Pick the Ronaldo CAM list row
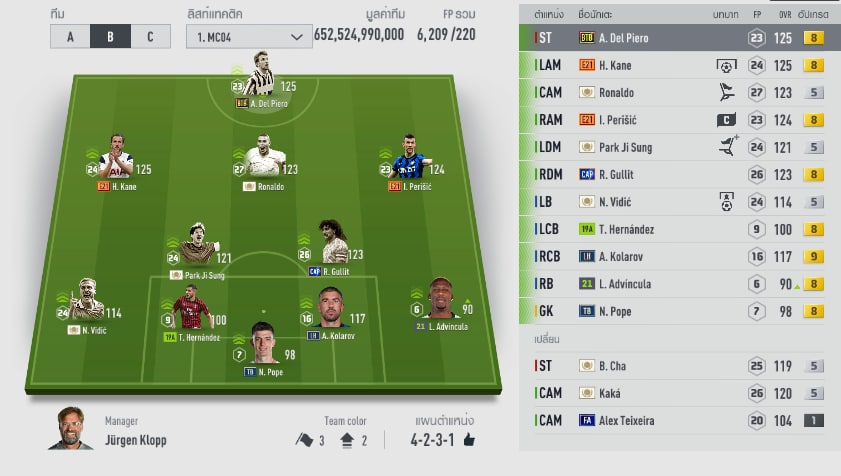Viewport: 841px width, 476px height. 680,93
